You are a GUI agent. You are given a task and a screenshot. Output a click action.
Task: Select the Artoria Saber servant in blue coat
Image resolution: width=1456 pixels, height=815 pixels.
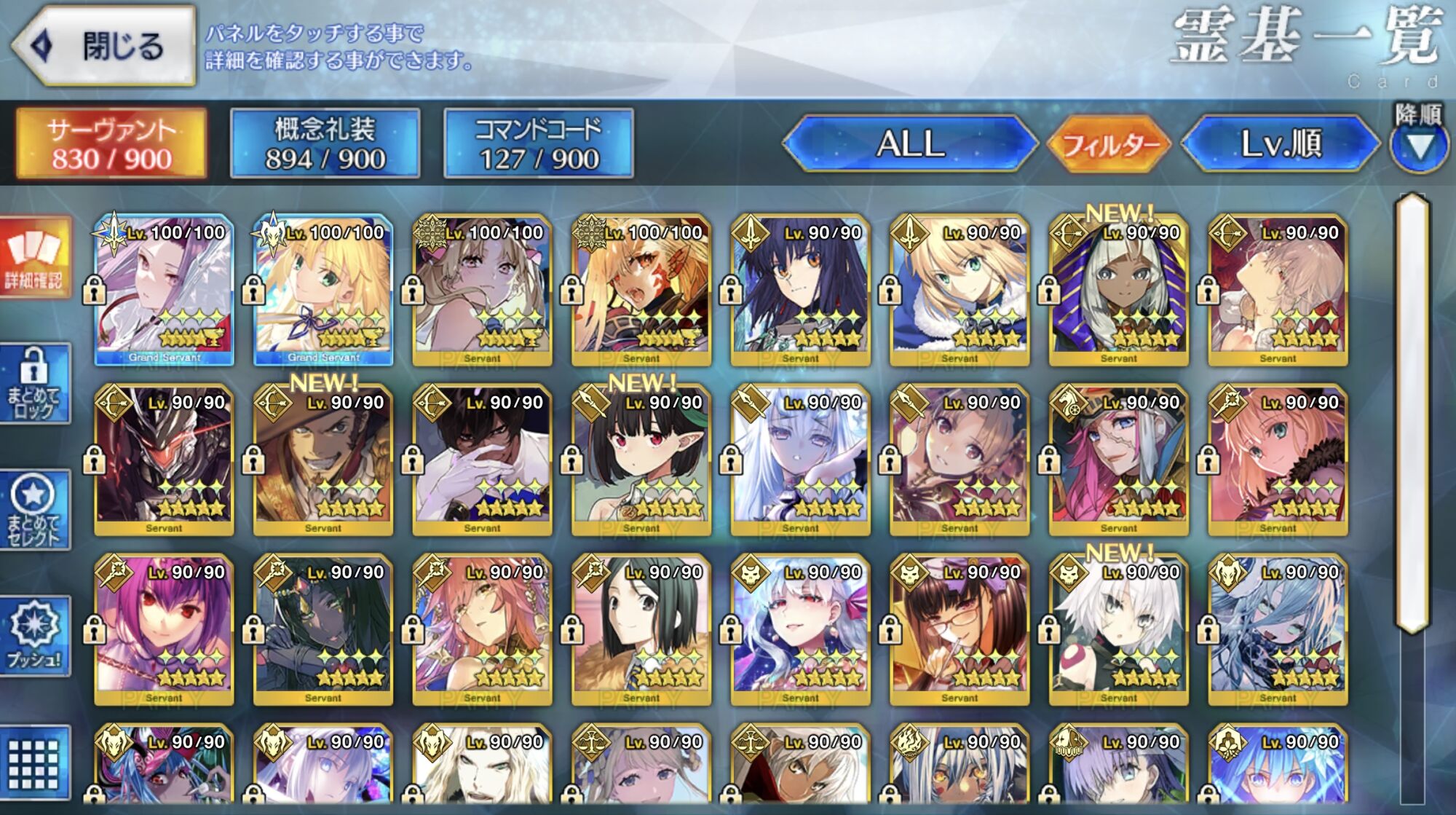tap(959, 291)
